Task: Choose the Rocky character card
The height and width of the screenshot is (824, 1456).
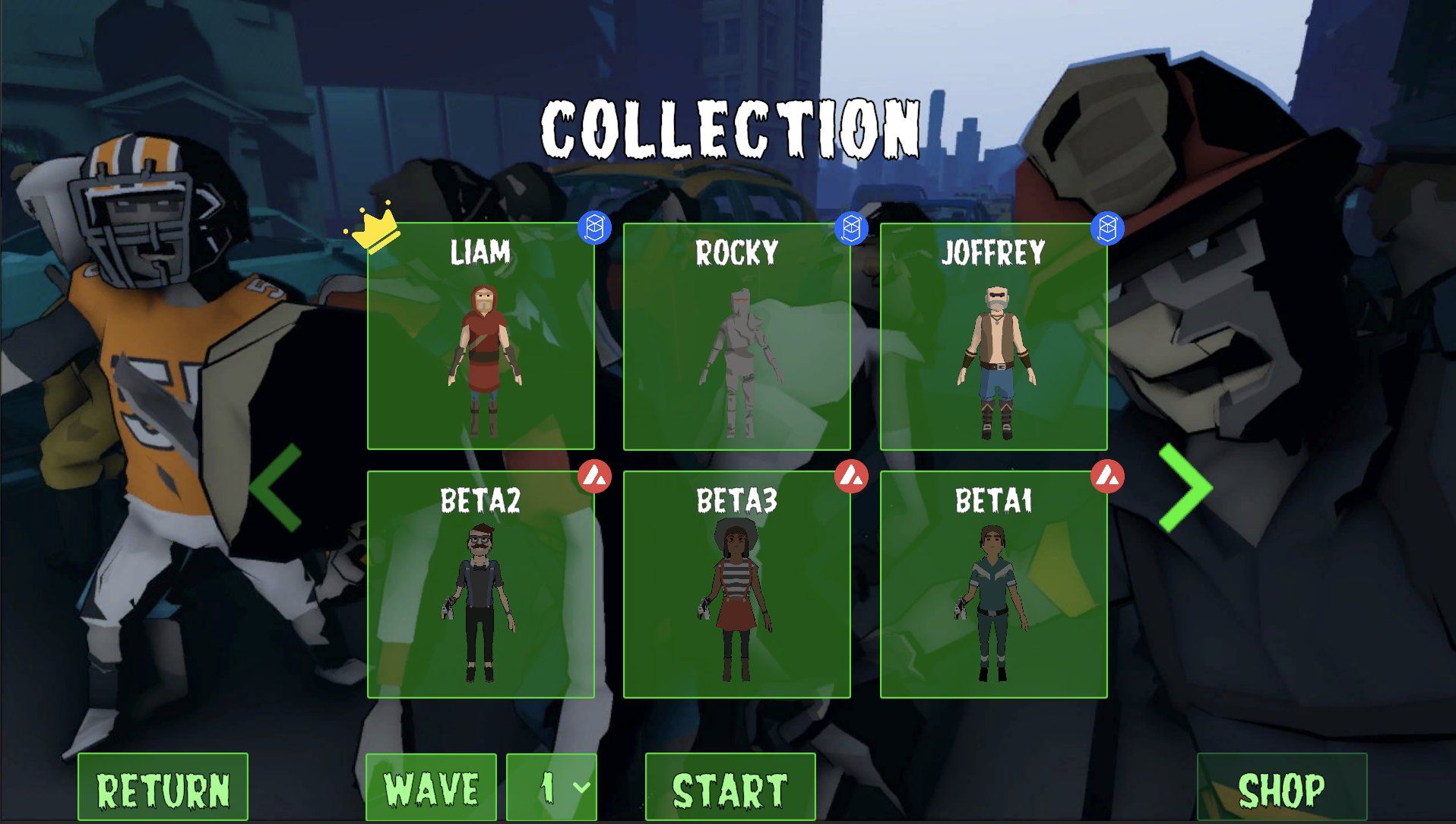Action: (736, 336)
